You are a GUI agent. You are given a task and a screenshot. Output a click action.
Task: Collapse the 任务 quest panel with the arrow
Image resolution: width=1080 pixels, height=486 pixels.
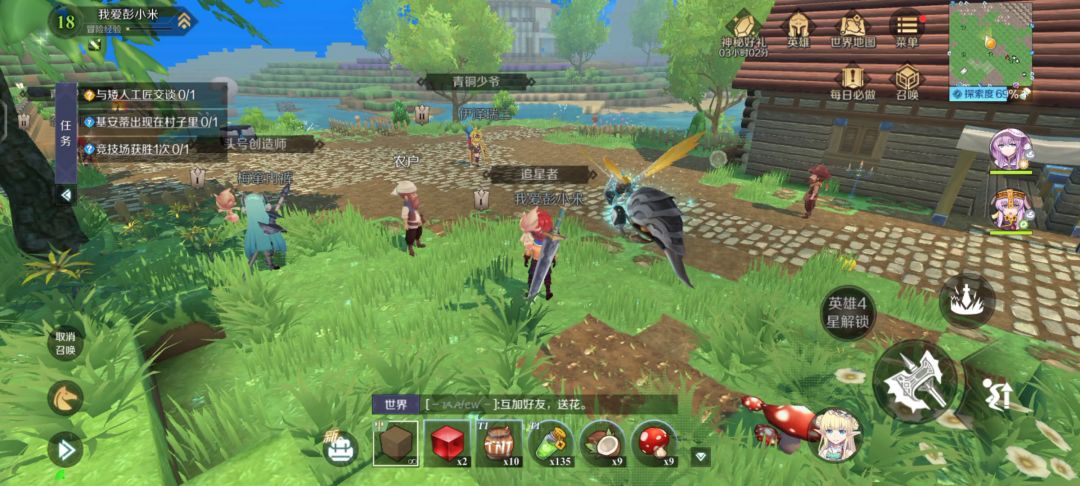(66, 195)
